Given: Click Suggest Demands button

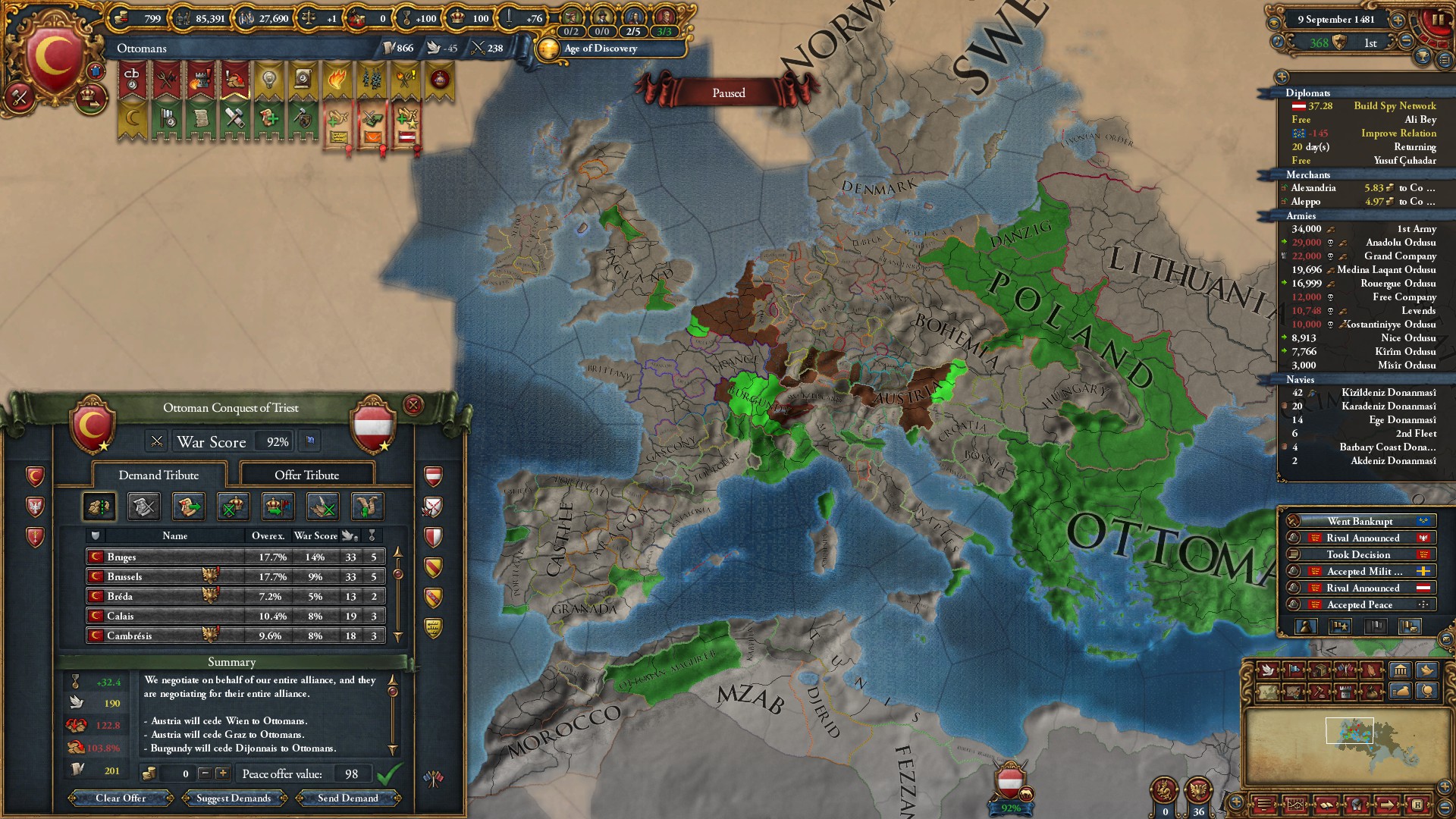Looking at the screenshot, I should 234,798.
